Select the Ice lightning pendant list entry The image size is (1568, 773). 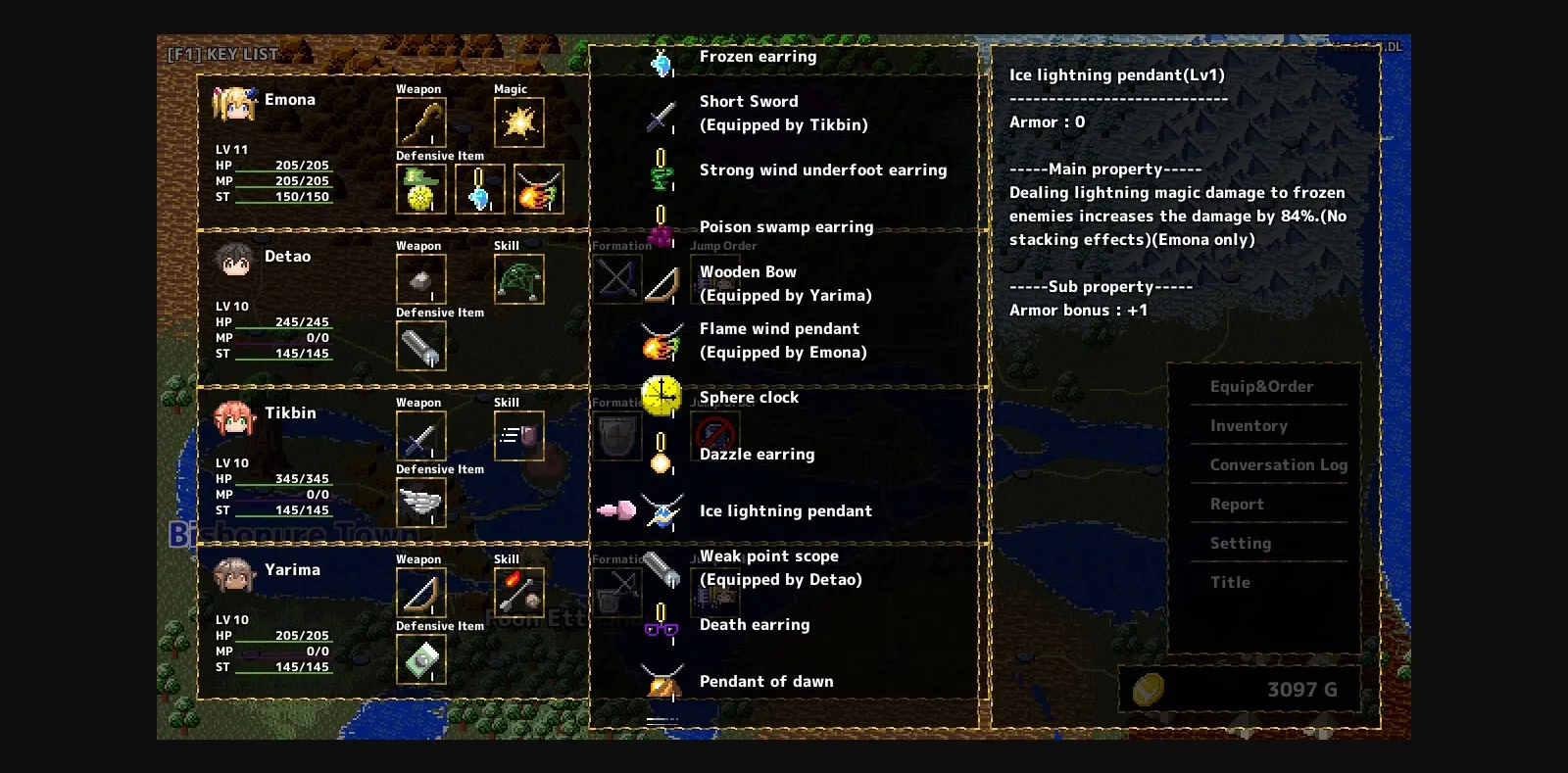pyautogui.click(x=785, y=510)
